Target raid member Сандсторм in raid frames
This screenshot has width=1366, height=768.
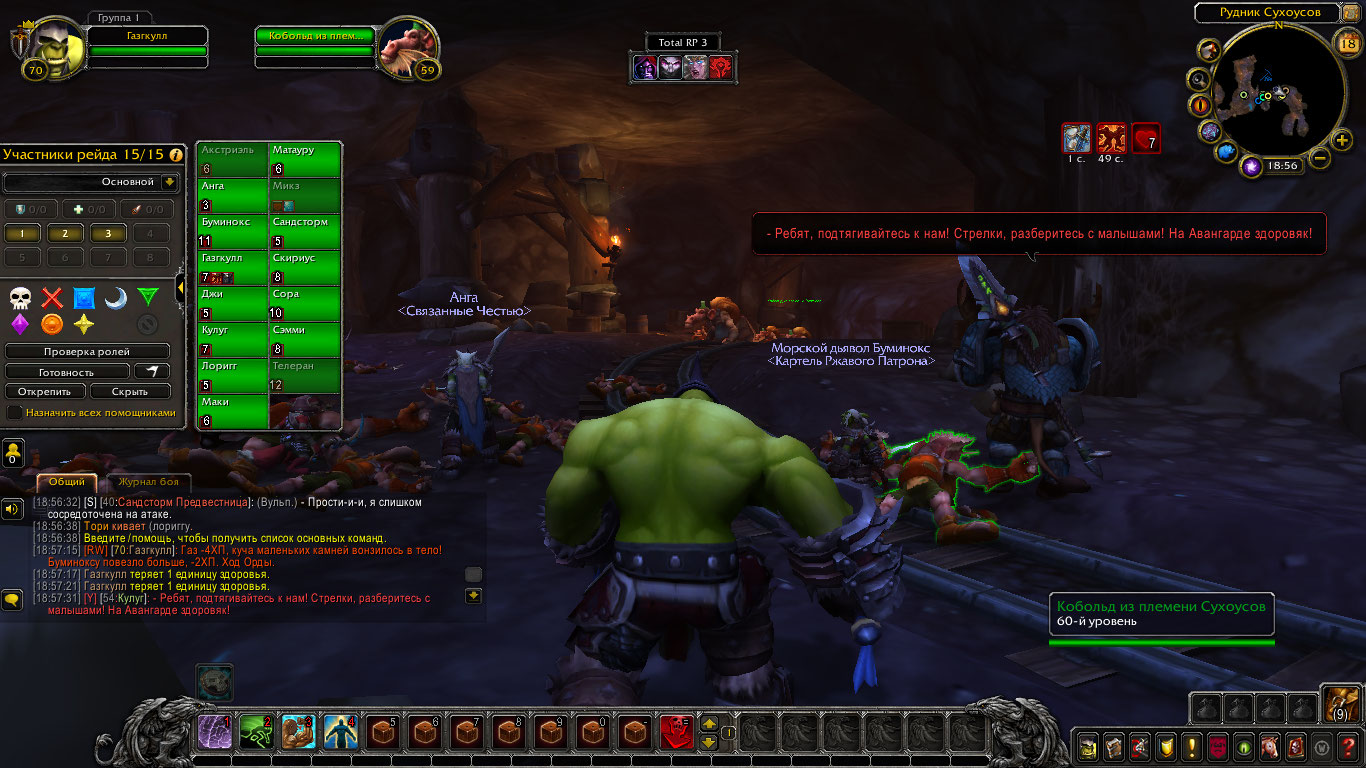click(x=305, y=232)
